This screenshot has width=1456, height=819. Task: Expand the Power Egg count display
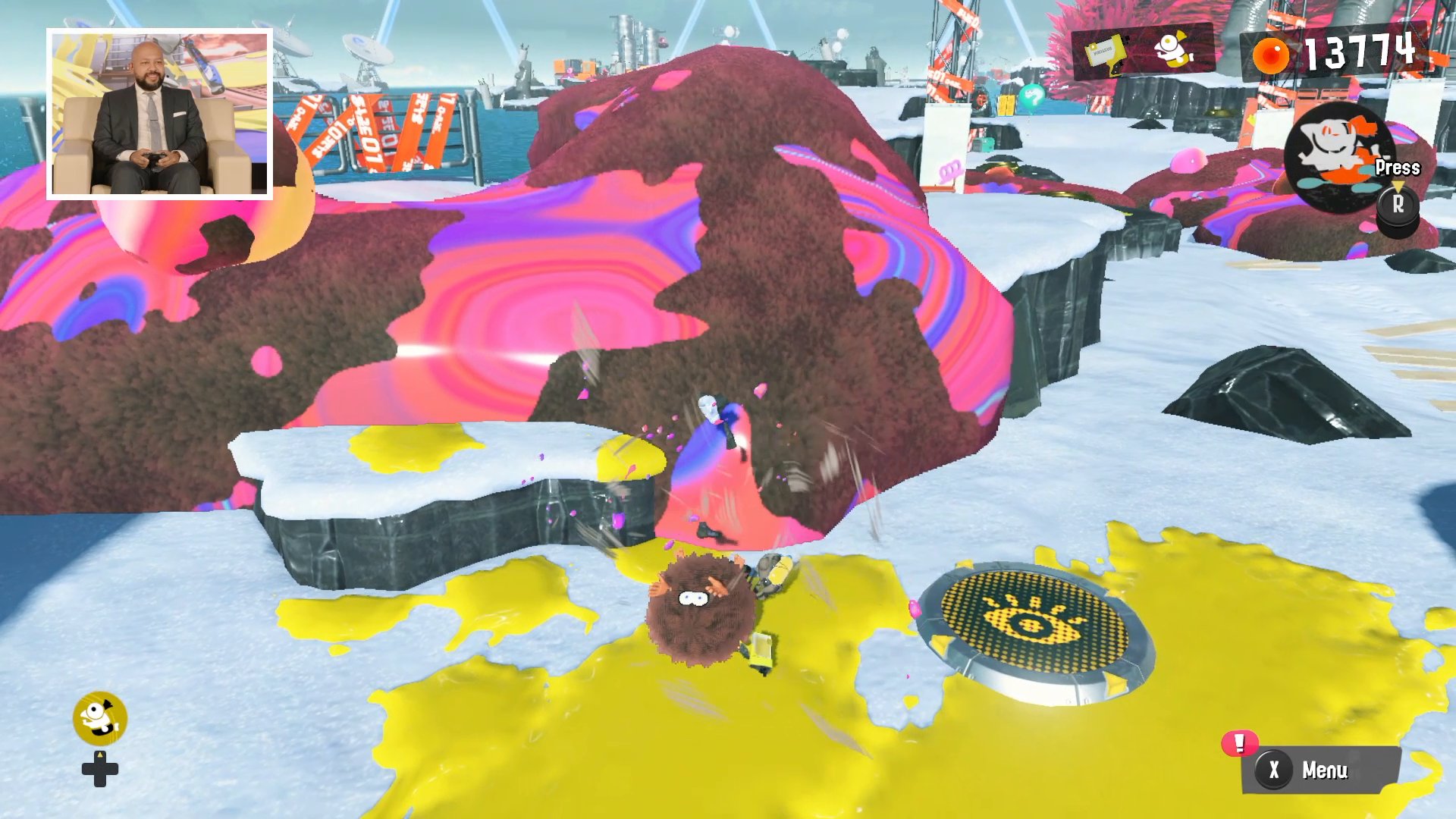tap(1350, 52)
